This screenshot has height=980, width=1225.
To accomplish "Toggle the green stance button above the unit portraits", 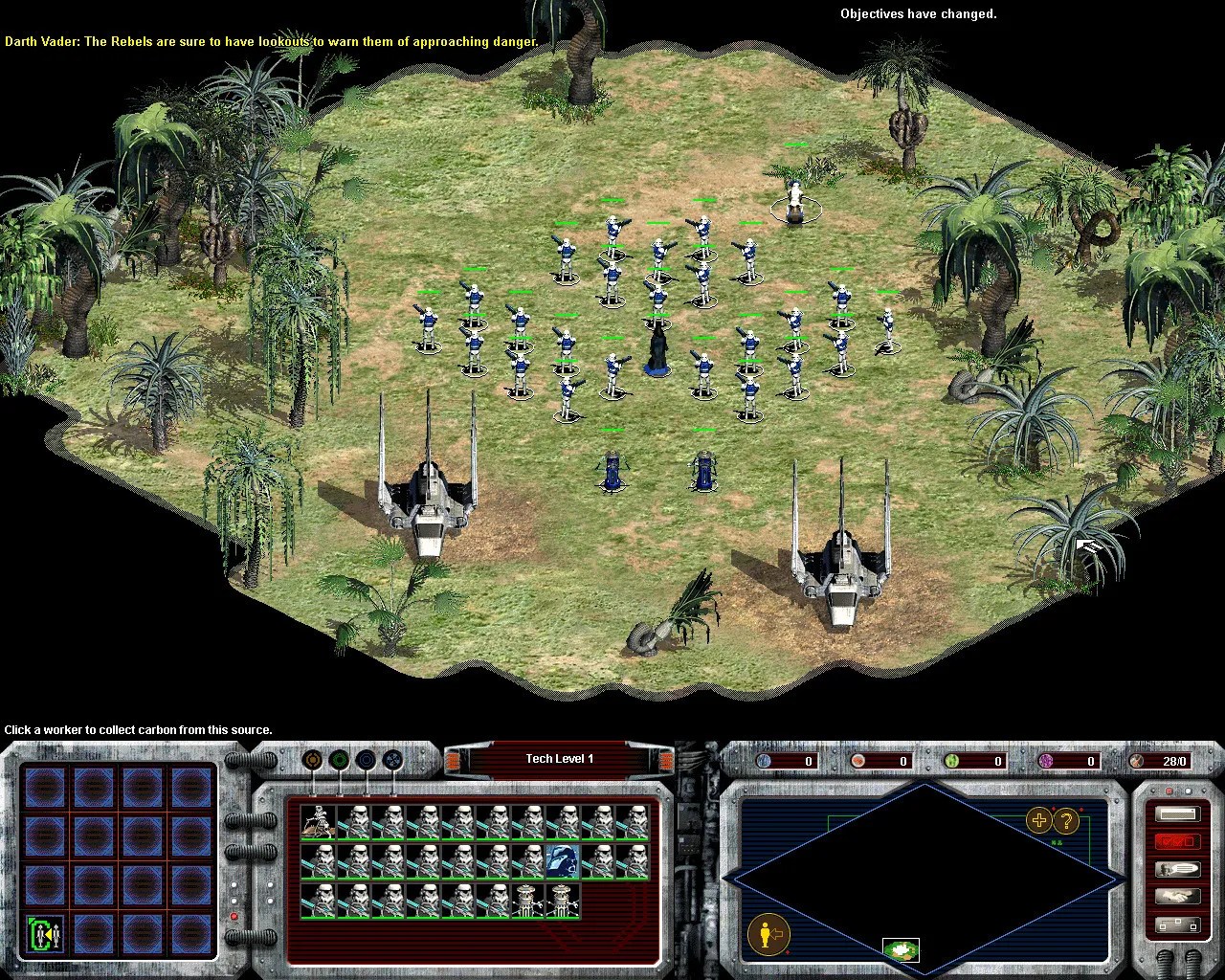I will click(x=340, y=759).
